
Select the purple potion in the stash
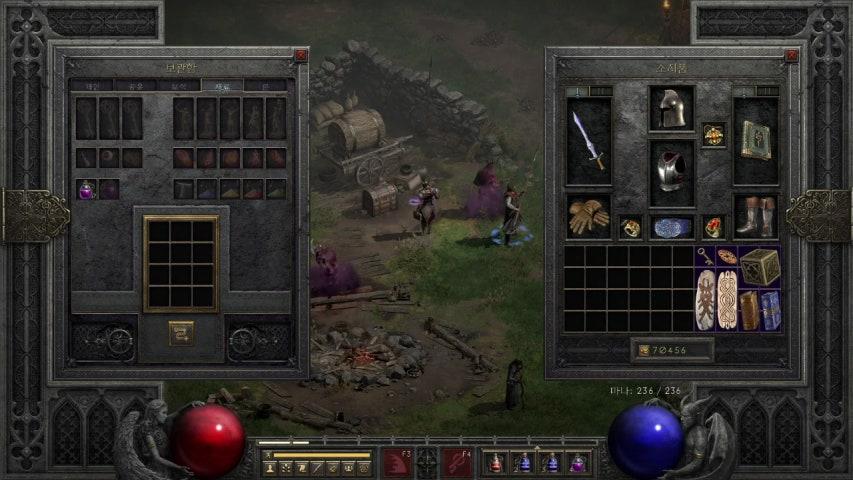87,189
